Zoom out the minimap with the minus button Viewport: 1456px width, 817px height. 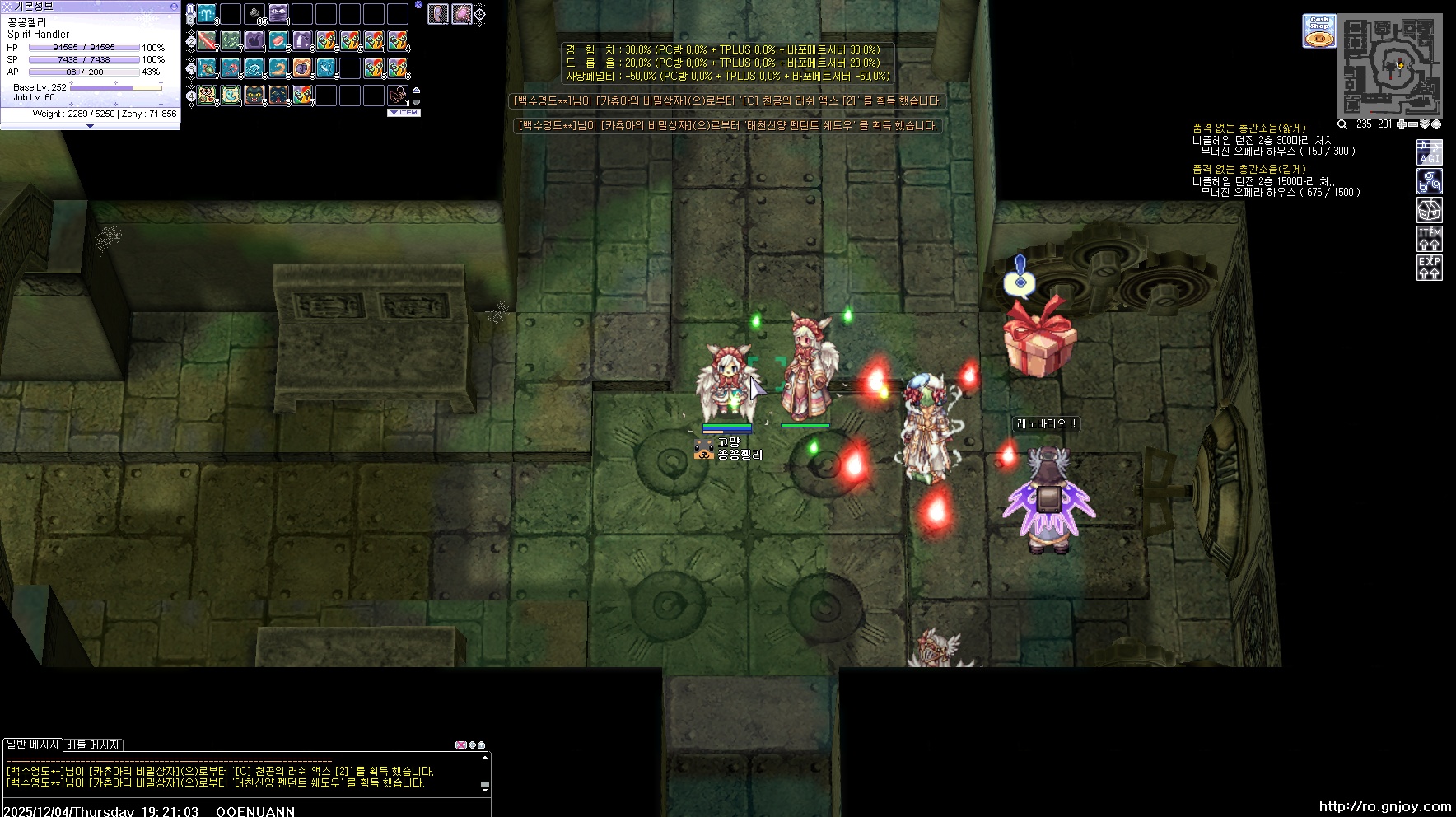1413,124
